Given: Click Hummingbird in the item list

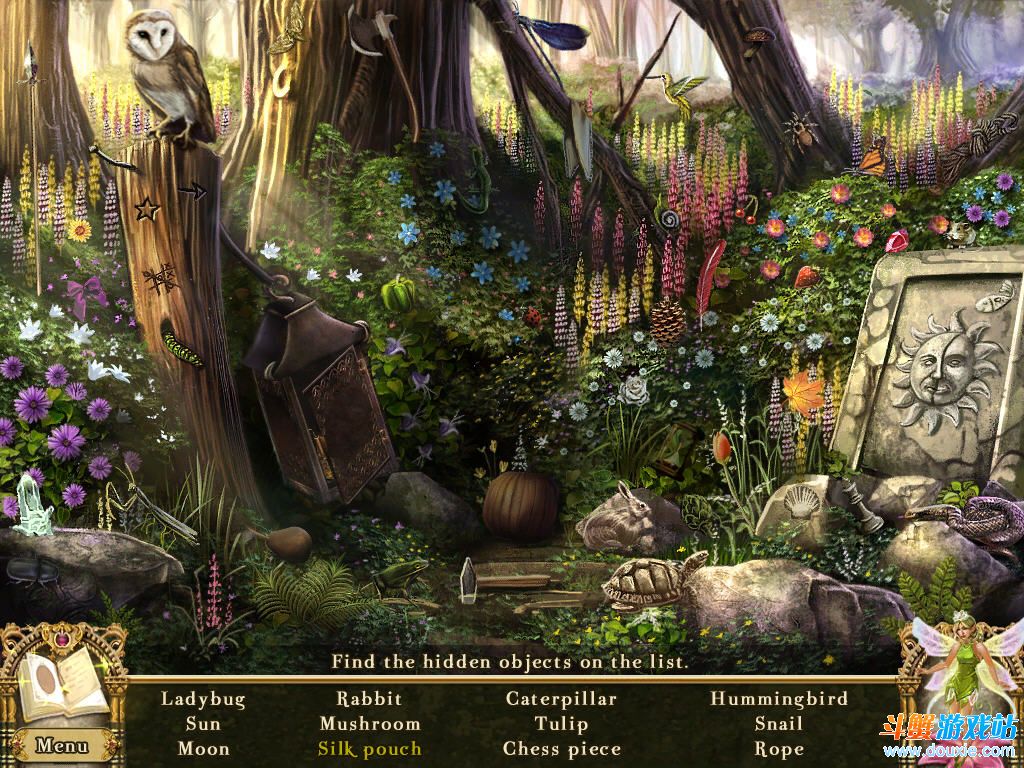Looking at the screenshot, I should 779,699.
